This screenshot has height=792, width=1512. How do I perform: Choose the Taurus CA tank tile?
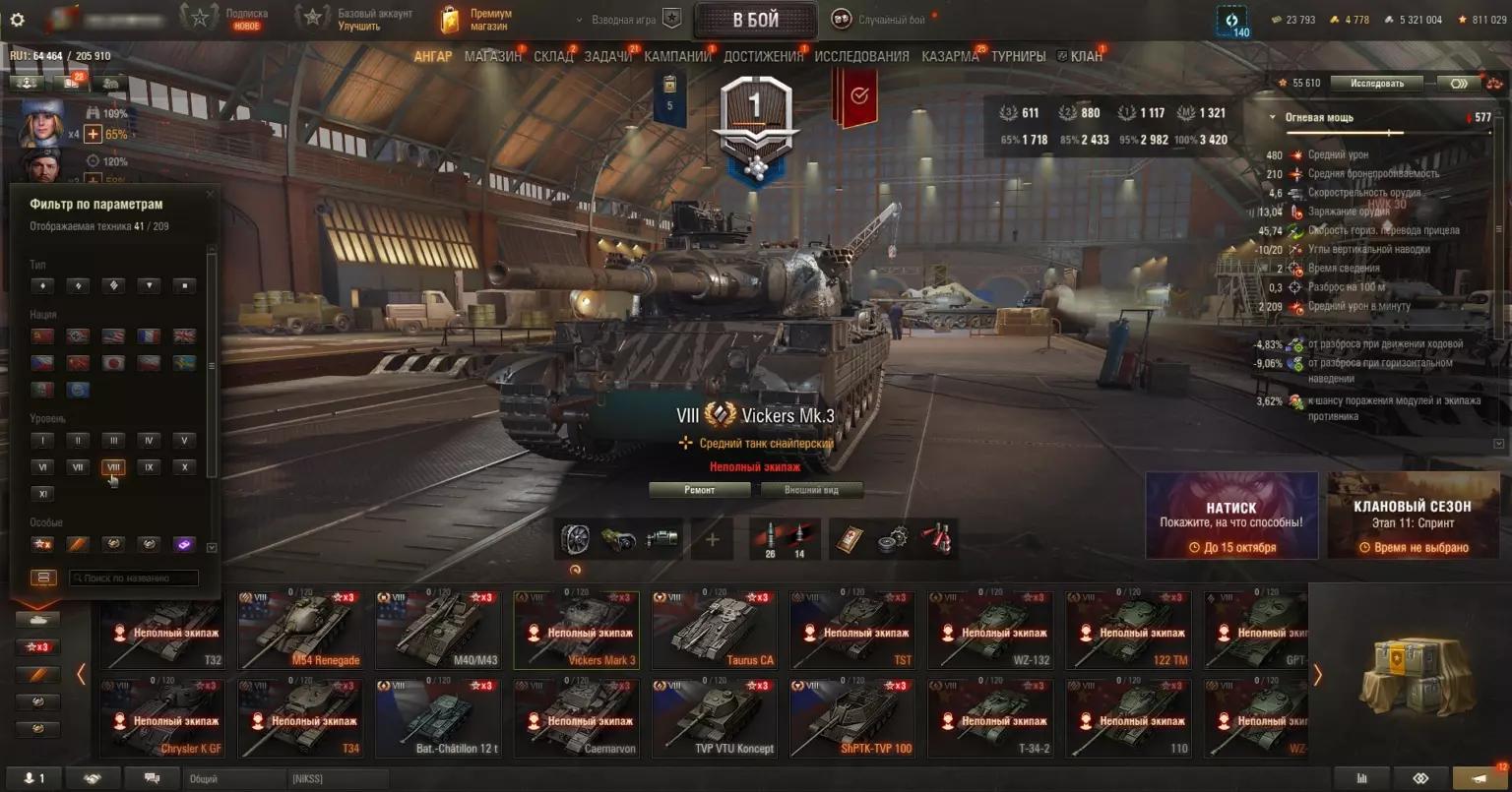click(x=714, y=631)
